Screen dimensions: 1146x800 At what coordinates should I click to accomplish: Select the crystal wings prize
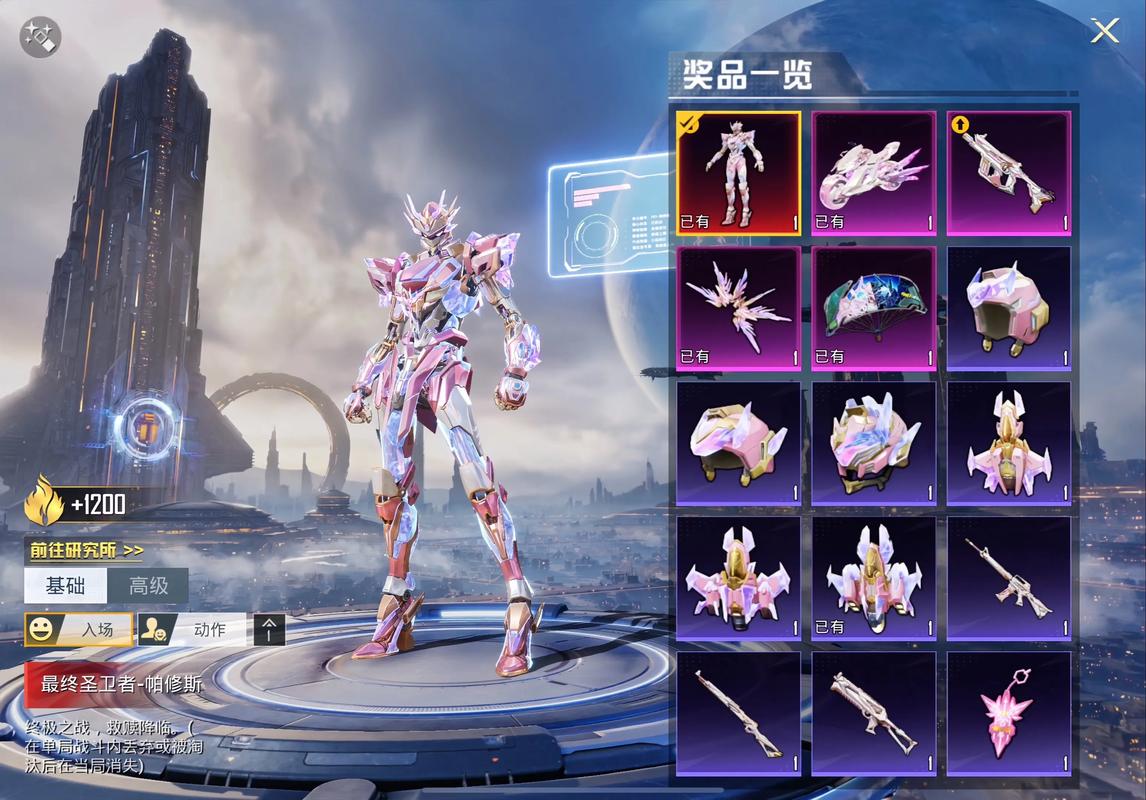(739, 308)
